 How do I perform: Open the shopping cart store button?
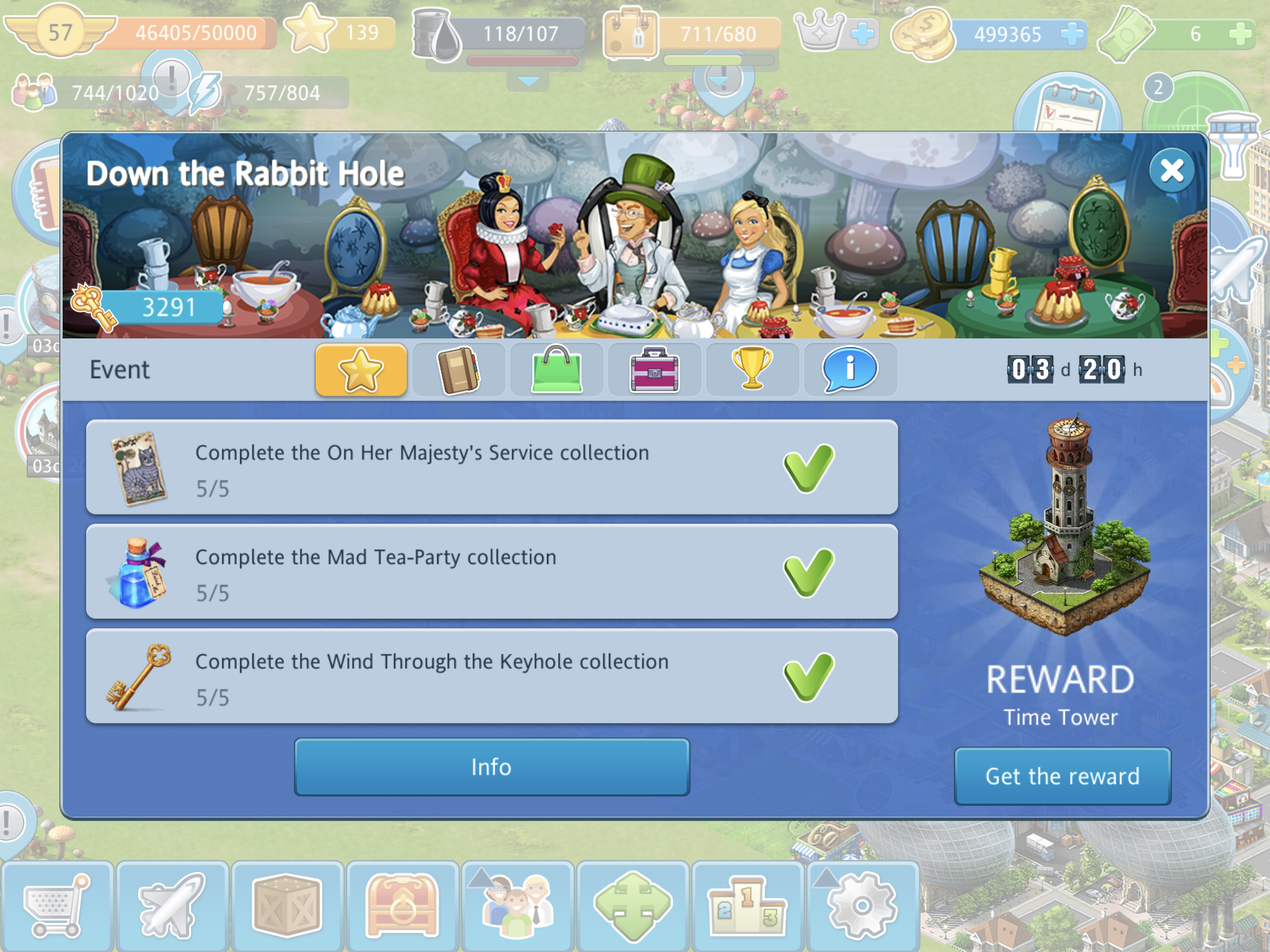coord(57,906)
